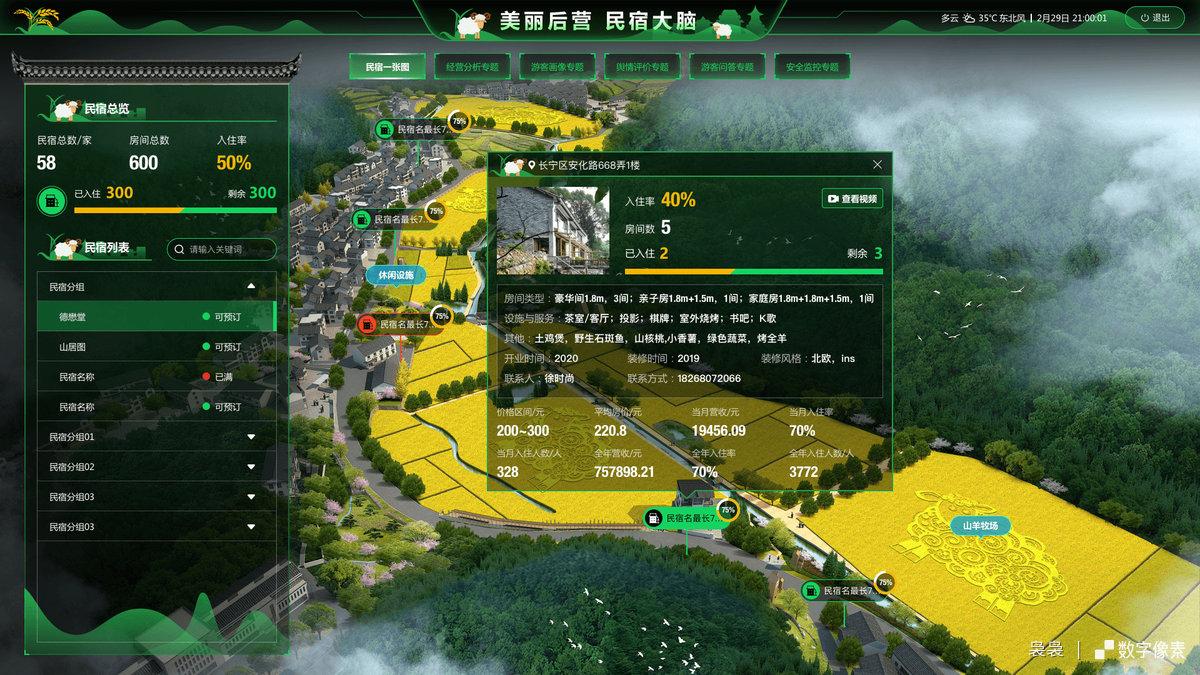Select the 山羊牧场 map marker
Viewport: 1200px width, 675px height.
click(x=980, y=525)
